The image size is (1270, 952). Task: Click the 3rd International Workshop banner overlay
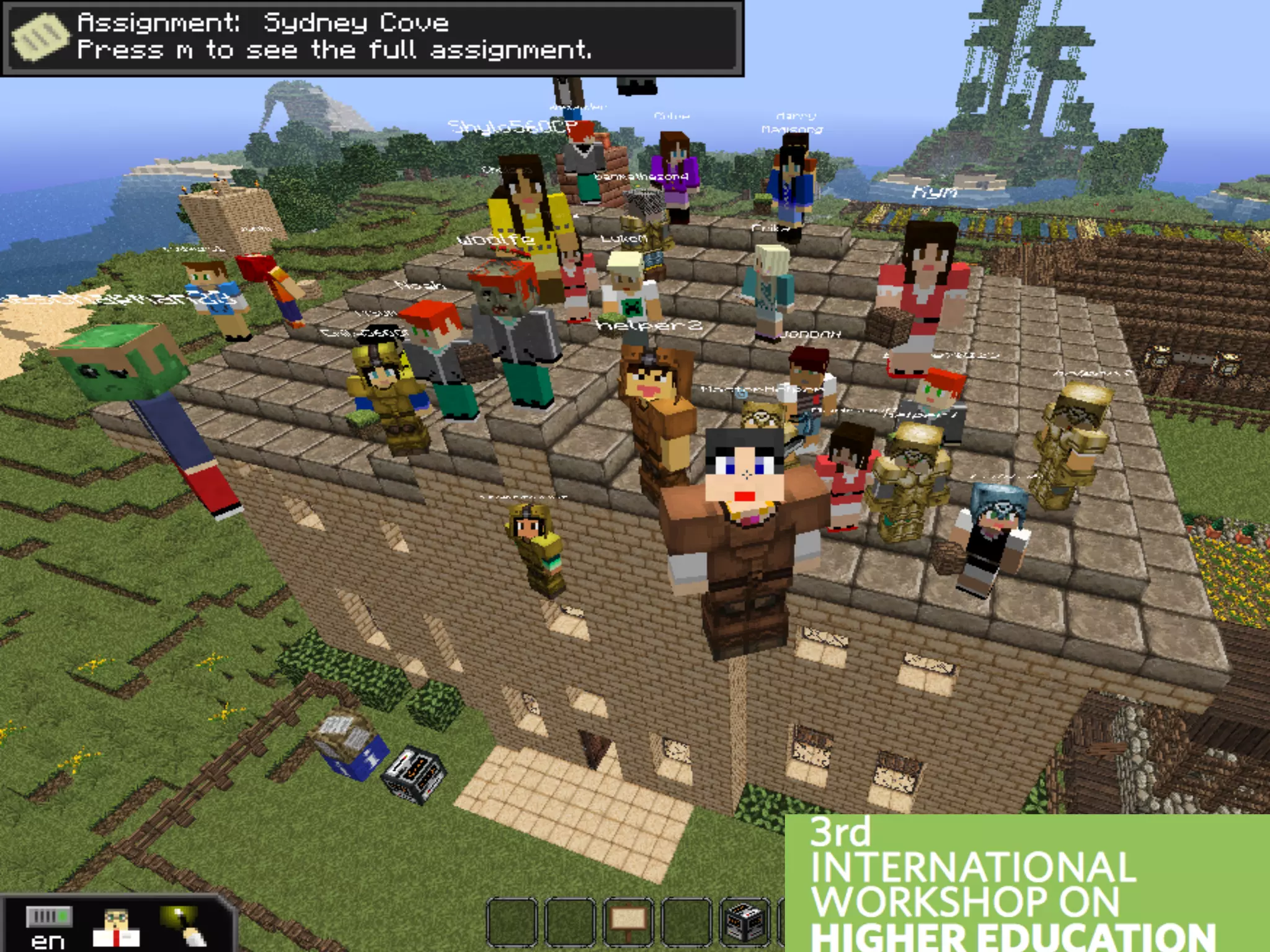(x=1026, y=883)
